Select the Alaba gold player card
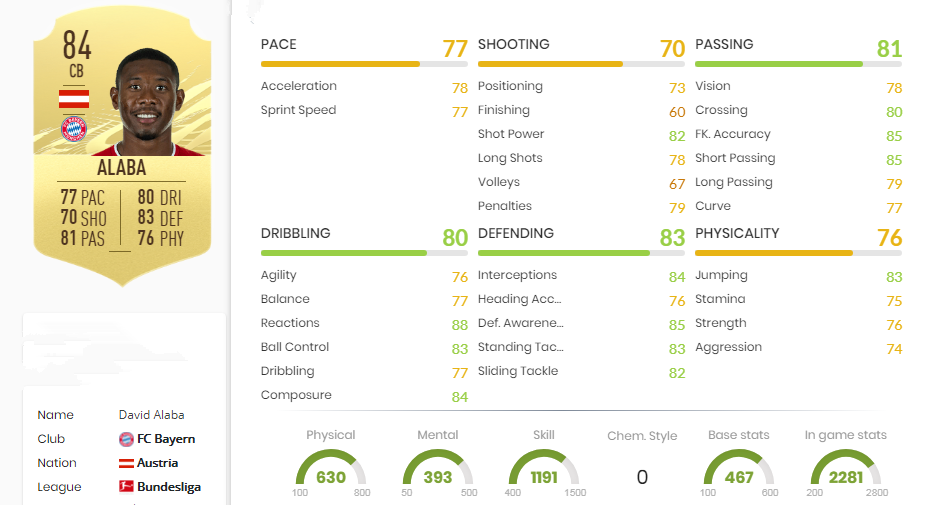The image size is (929, 505). click(x=124, y=150)
